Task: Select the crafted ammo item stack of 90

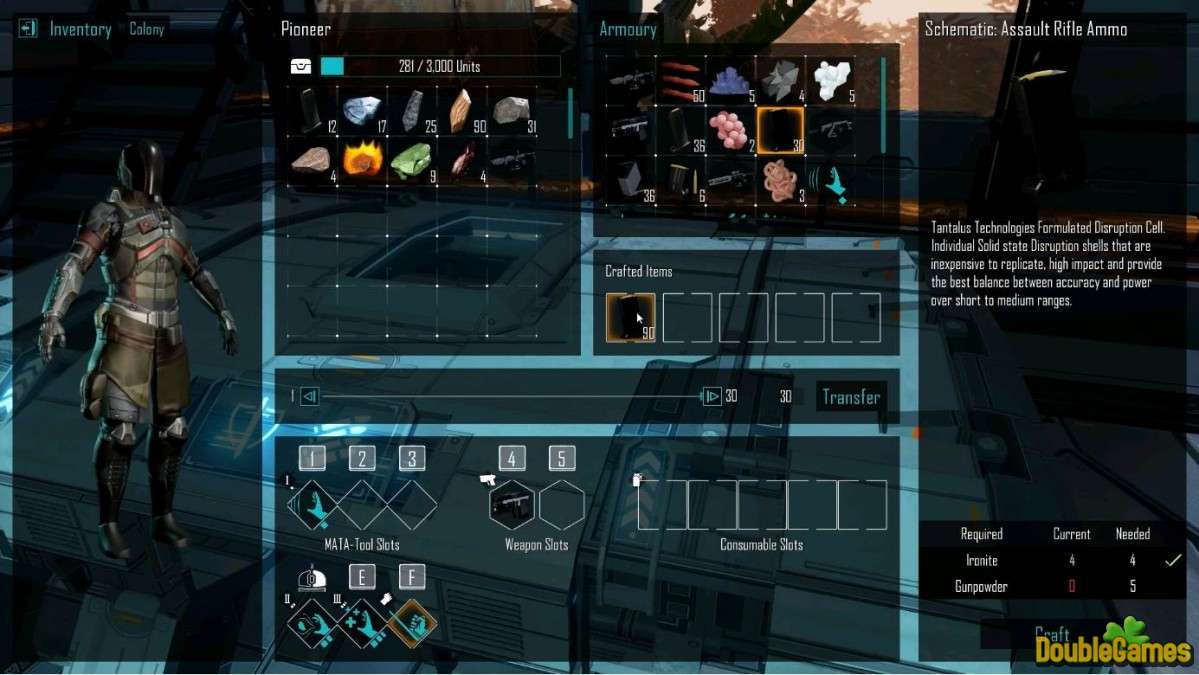Action: click(631, 318)
